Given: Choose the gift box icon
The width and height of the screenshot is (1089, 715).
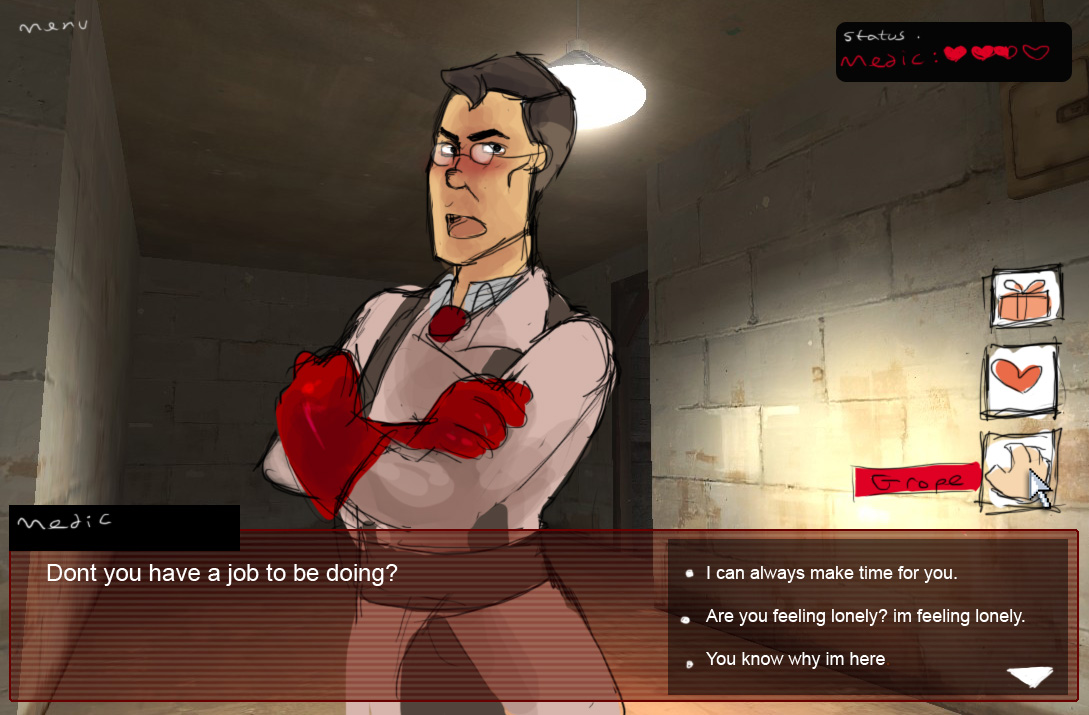Looking at the screenshot, I should tap(1025, 298).
